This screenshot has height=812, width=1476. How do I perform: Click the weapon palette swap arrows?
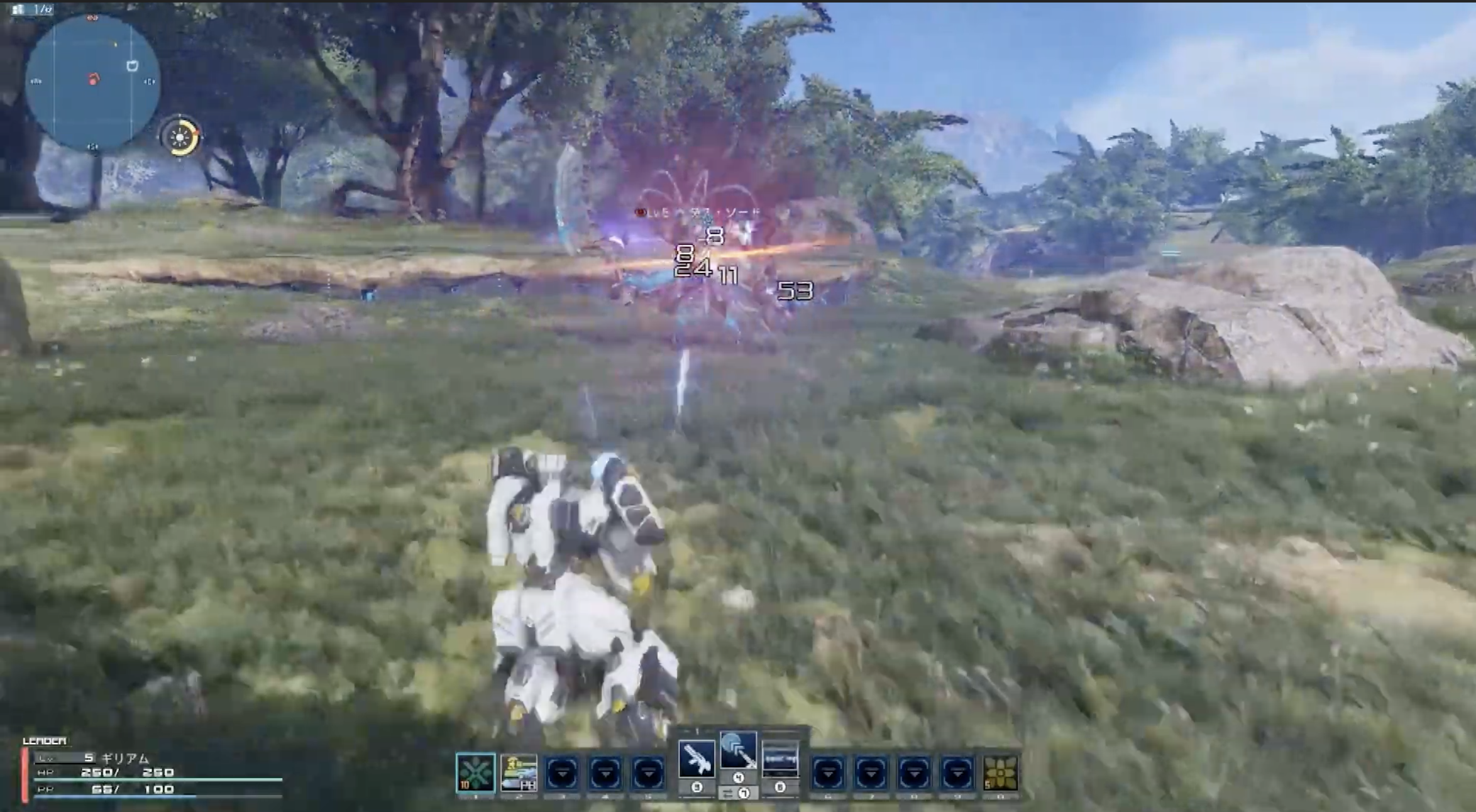click(x=729, y=794)
